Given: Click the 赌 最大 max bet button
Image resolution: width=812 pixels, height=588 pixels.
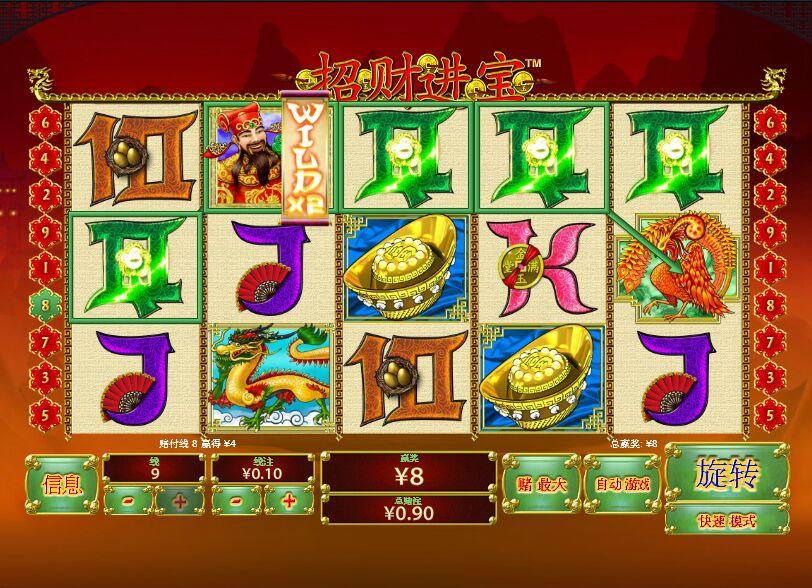Looking at the screenshot, I should coord(541,485).
